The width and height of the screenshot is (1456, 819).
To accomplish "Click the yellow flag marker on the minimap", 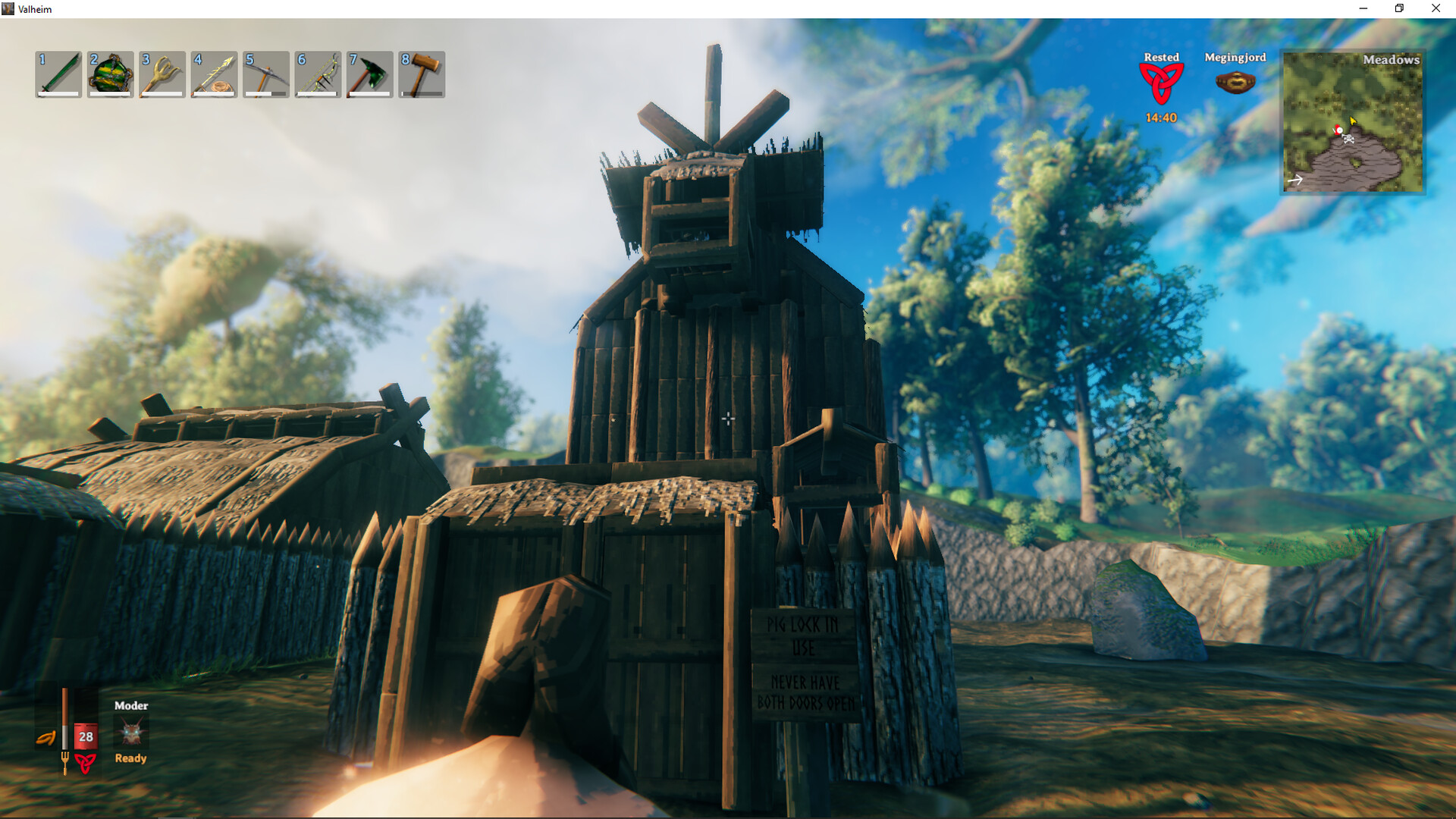I will (1353, 120).
